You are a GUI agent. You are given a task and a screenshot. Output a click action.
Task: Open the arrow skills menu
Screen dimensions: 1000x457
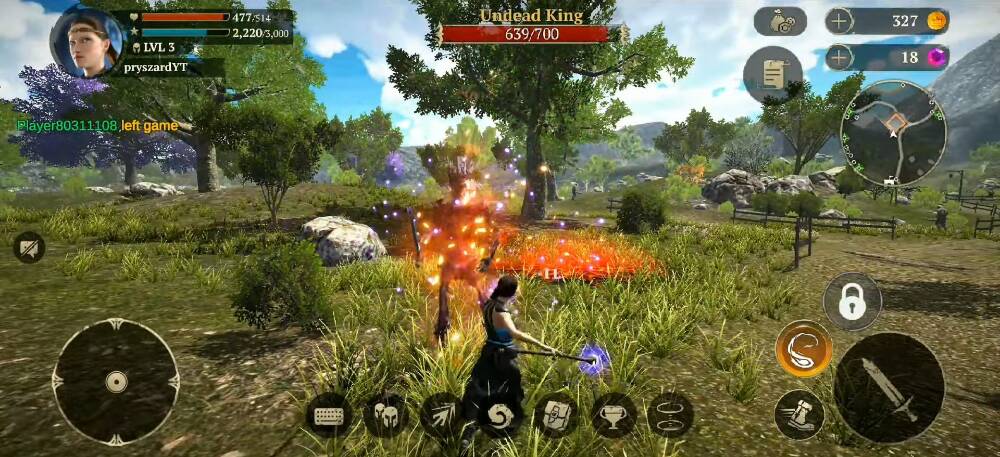coord(442,415)
